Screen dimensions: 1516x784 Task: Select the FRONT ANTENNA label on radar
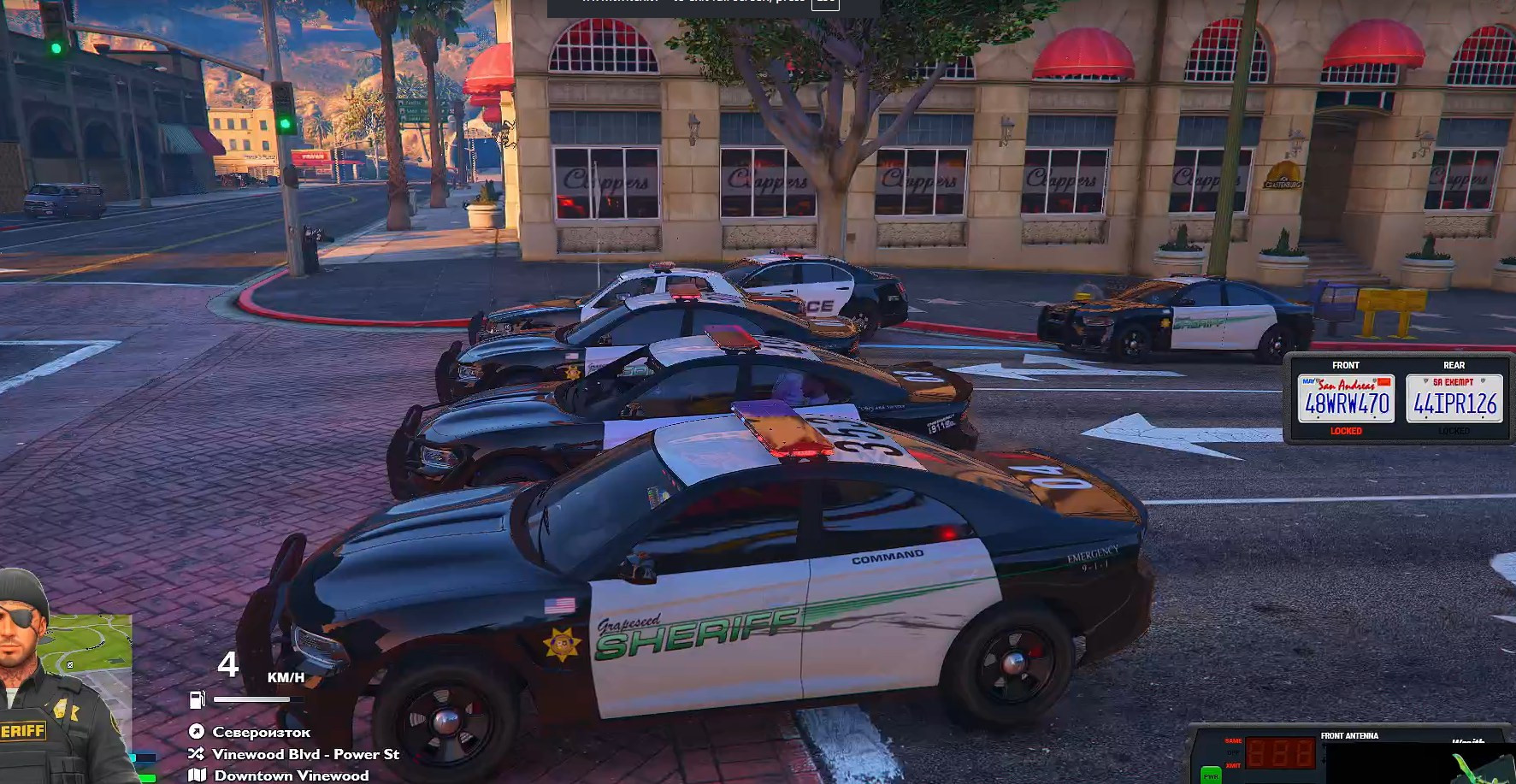click(1349, 735)
